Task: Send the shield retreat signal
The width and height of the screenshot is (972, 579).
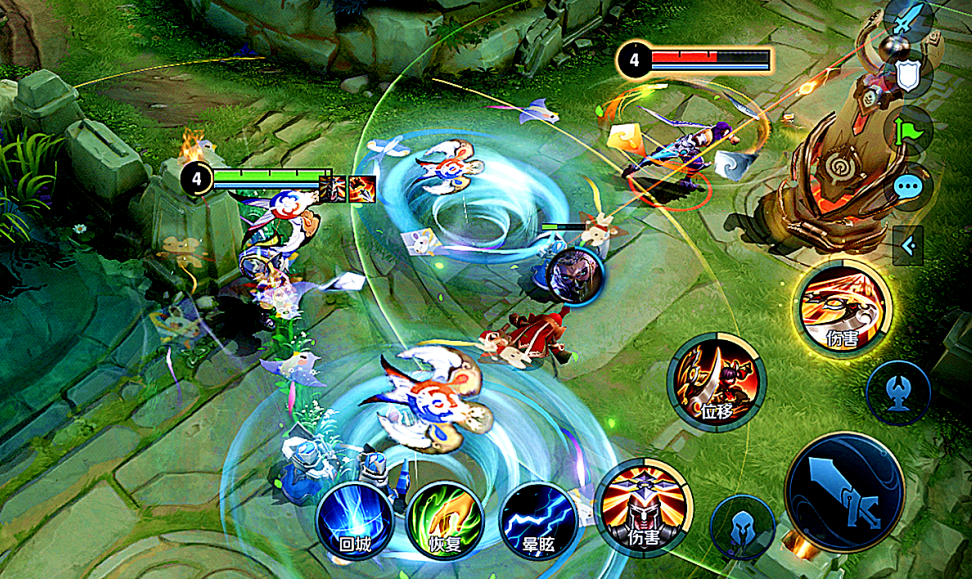Action: tap(909, 76)
